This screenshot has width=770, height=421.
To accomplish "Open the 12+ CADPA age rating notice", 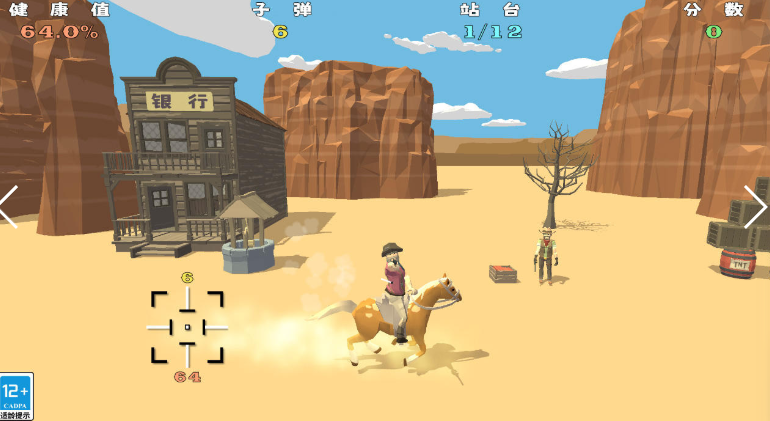I will (16, 396).
